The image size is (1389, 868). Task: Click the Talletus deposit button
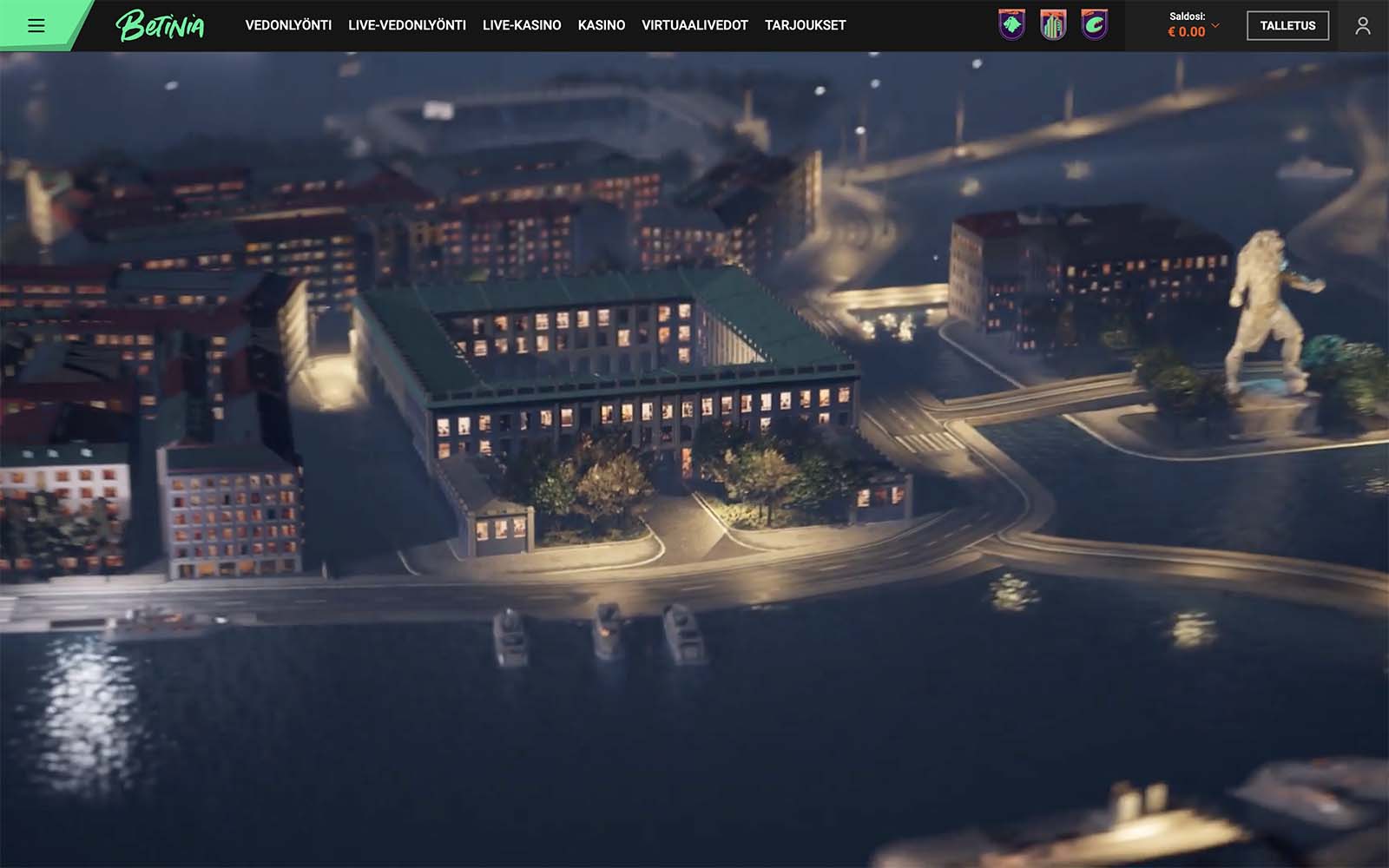(1287, 25)
